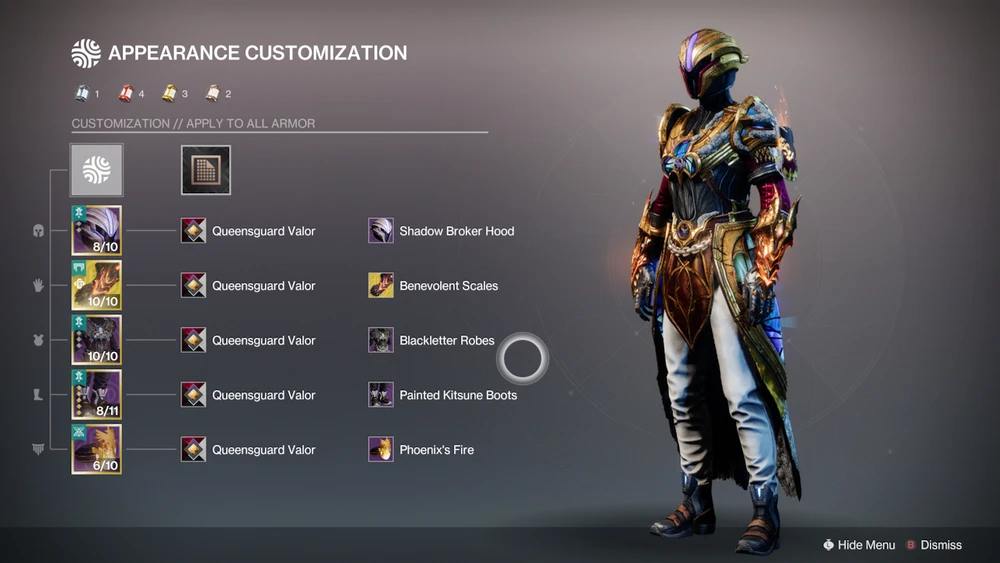Open the chest armor's Queensguard Valor shader
The width and height of the screenshot is (1000, 563).
194,340
